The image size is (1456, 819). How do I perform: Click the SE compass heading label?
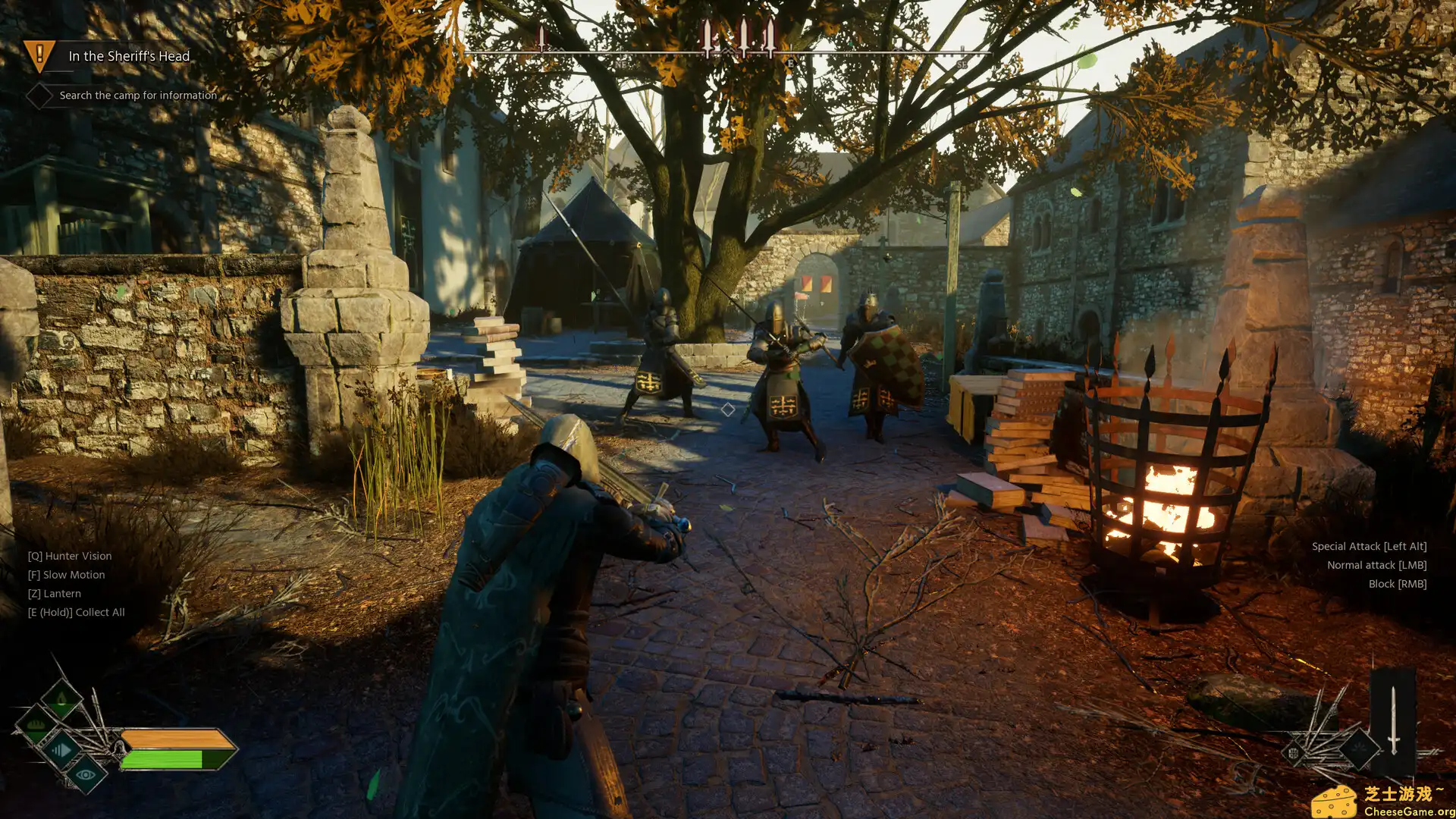[x=962, y=66]
